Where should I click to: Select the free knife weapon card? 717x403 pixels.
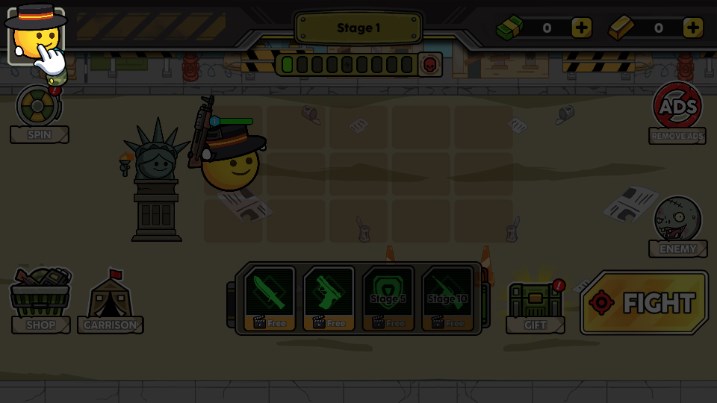point(269,297)
